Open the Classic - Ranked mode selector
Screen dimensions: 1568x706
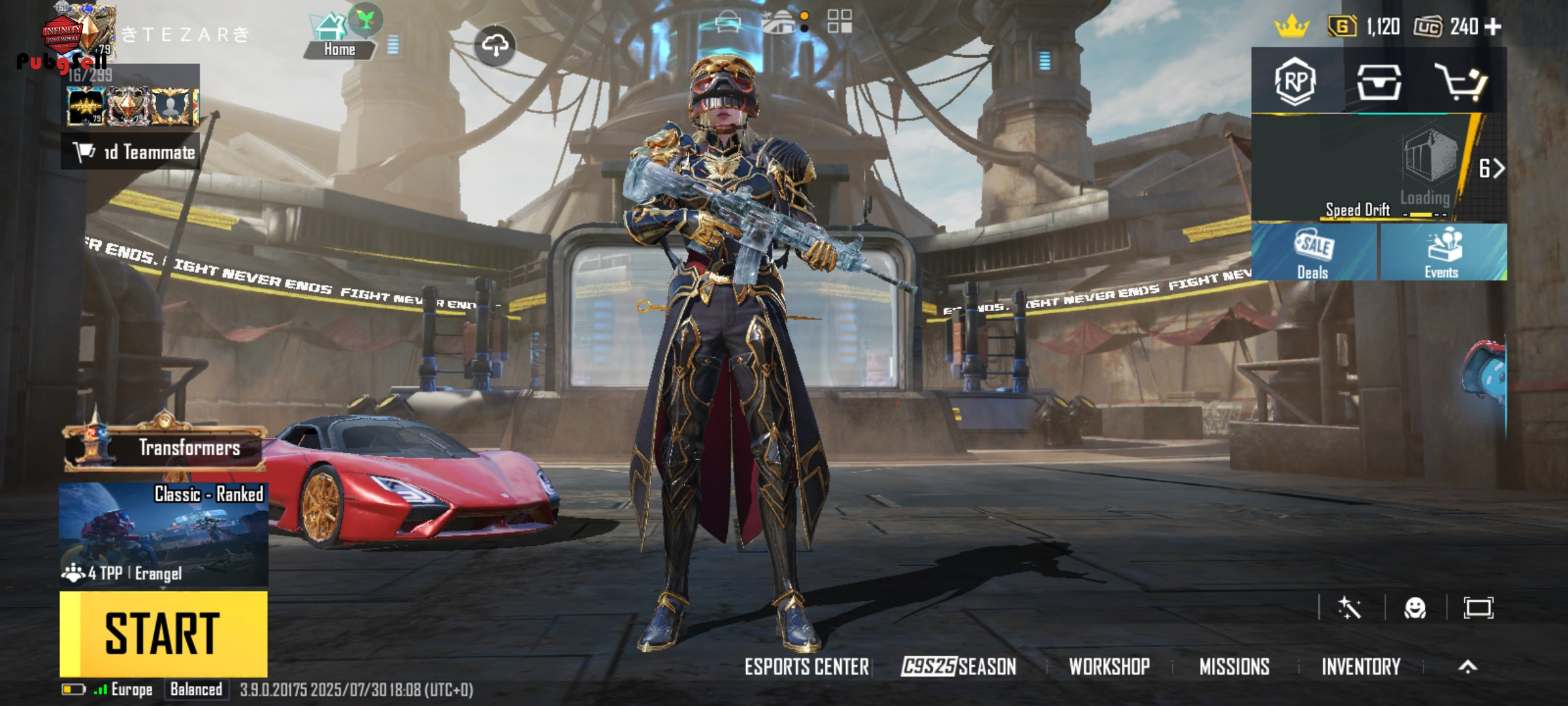click(163, 533)
